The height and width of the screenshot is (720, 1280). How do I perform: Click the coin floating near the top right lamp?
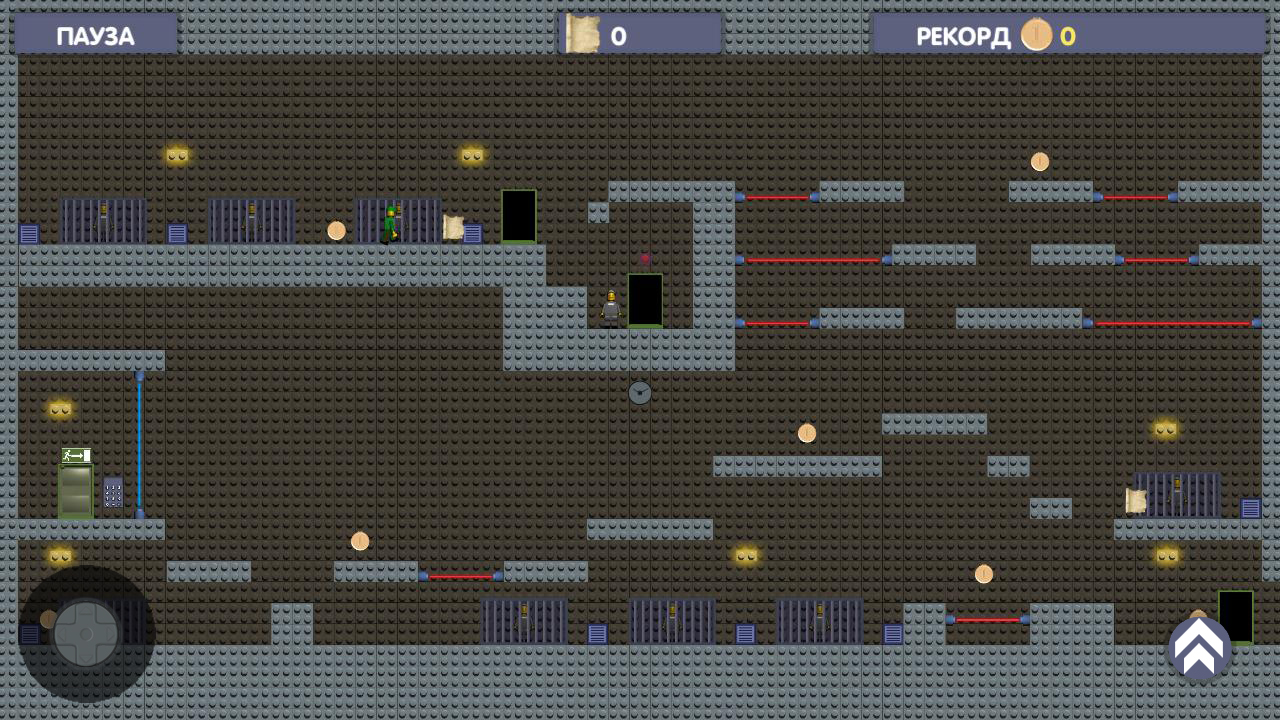tap(1038, 160)
